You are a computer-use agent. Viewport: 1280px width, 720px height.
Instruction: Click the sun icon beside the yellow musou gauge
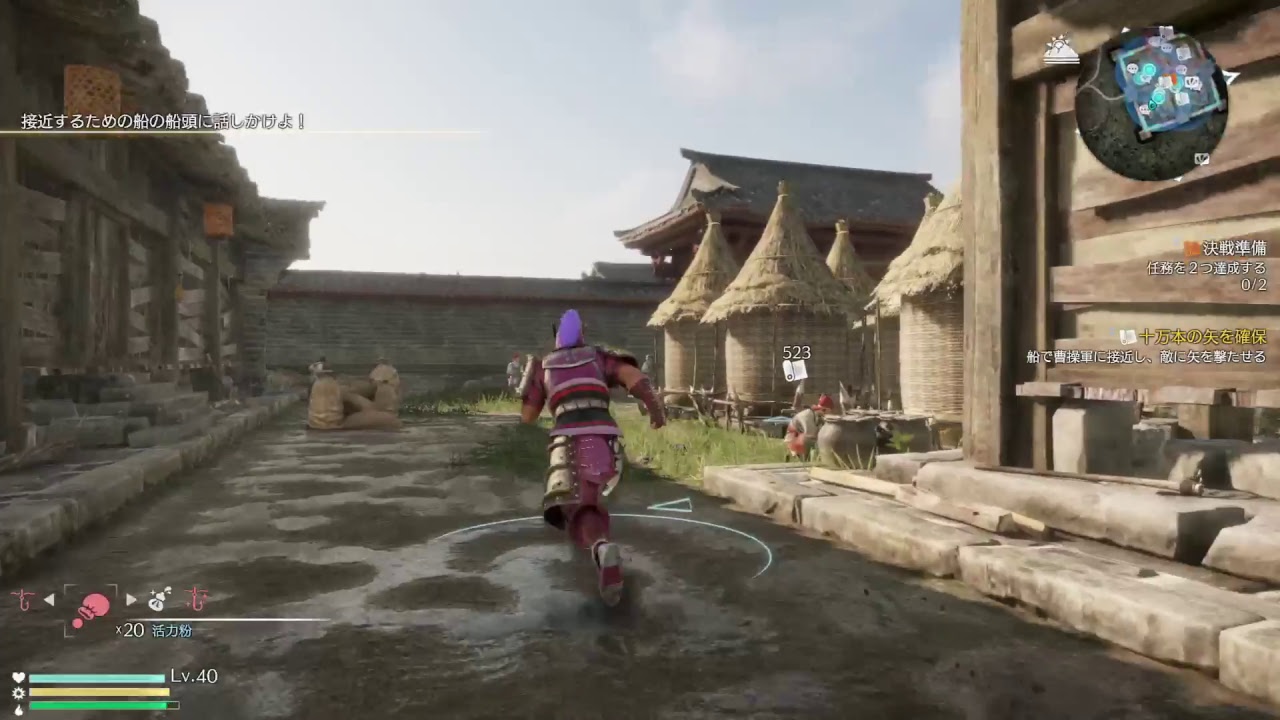[x=19, y=692]
